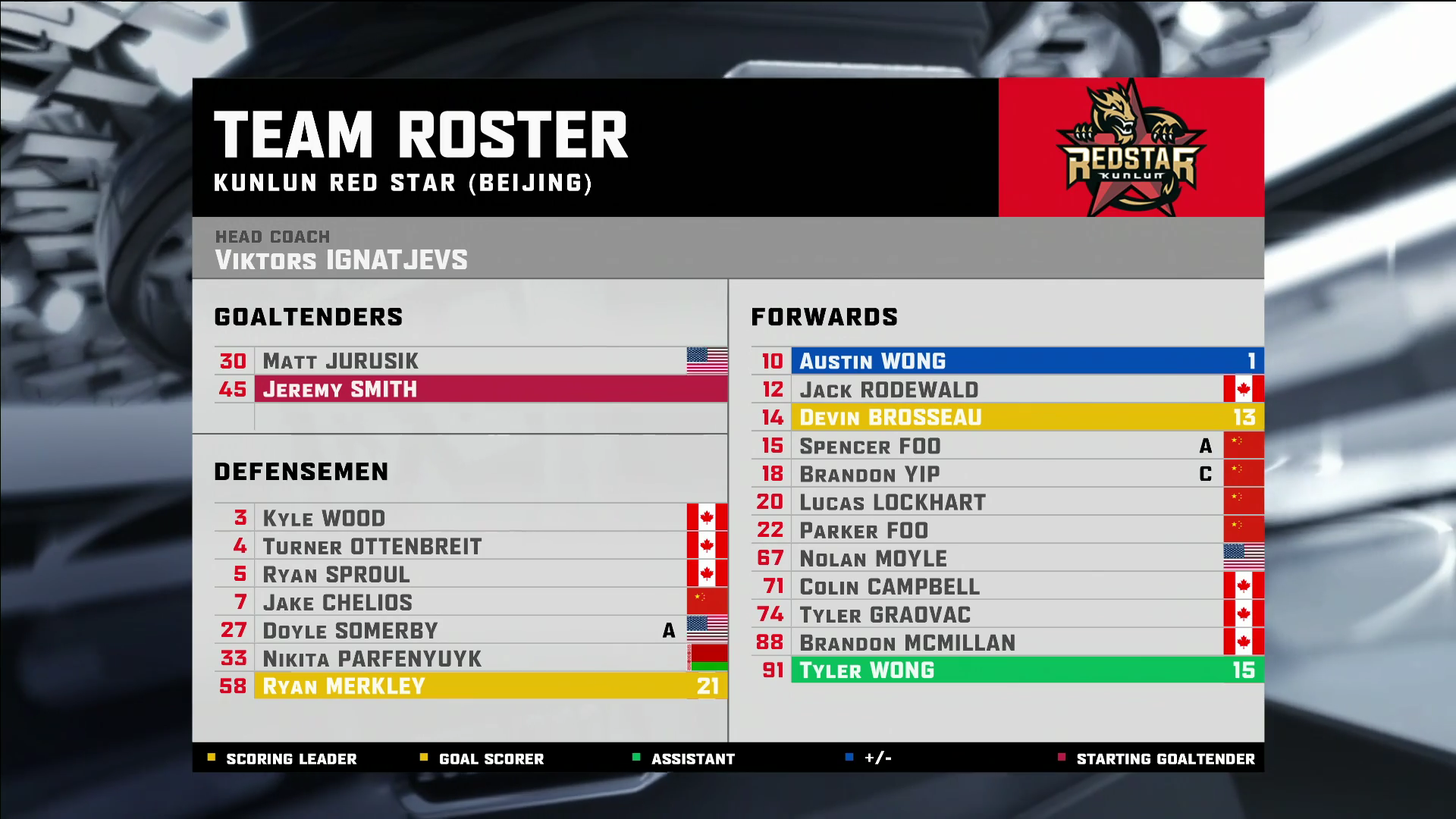Select defenseman Kyle Wood
This screenshot has height=819, width=1456.
click(470, 518)
